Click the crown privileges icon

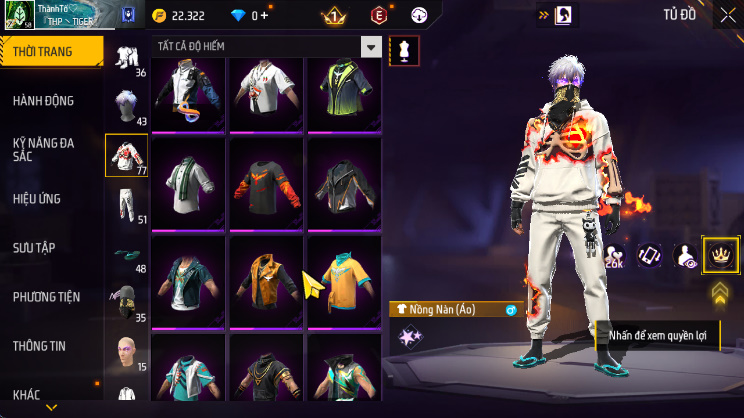pyautogui.click(x=720, y=255)
